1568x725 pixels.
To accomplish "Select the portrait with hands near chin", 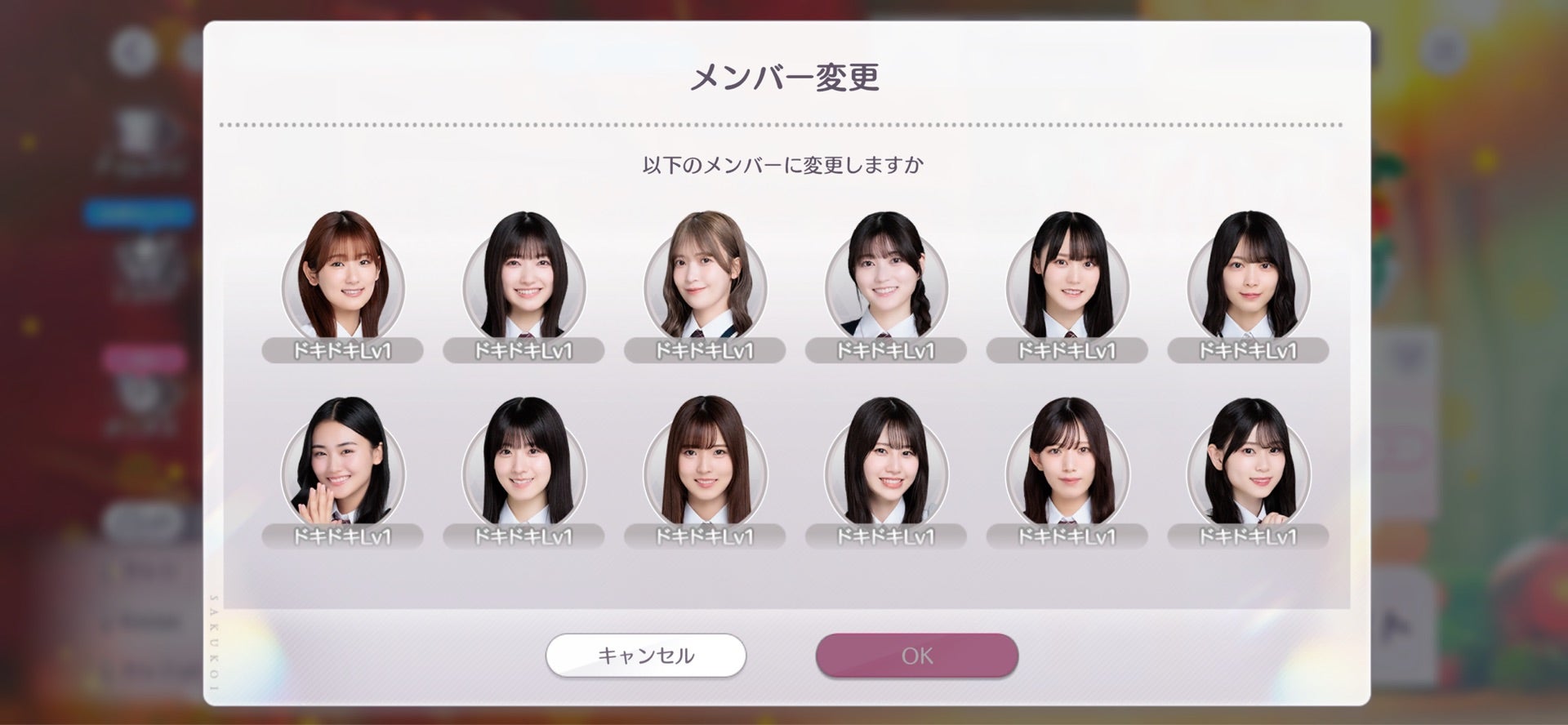I will click(x=343, y=464).
